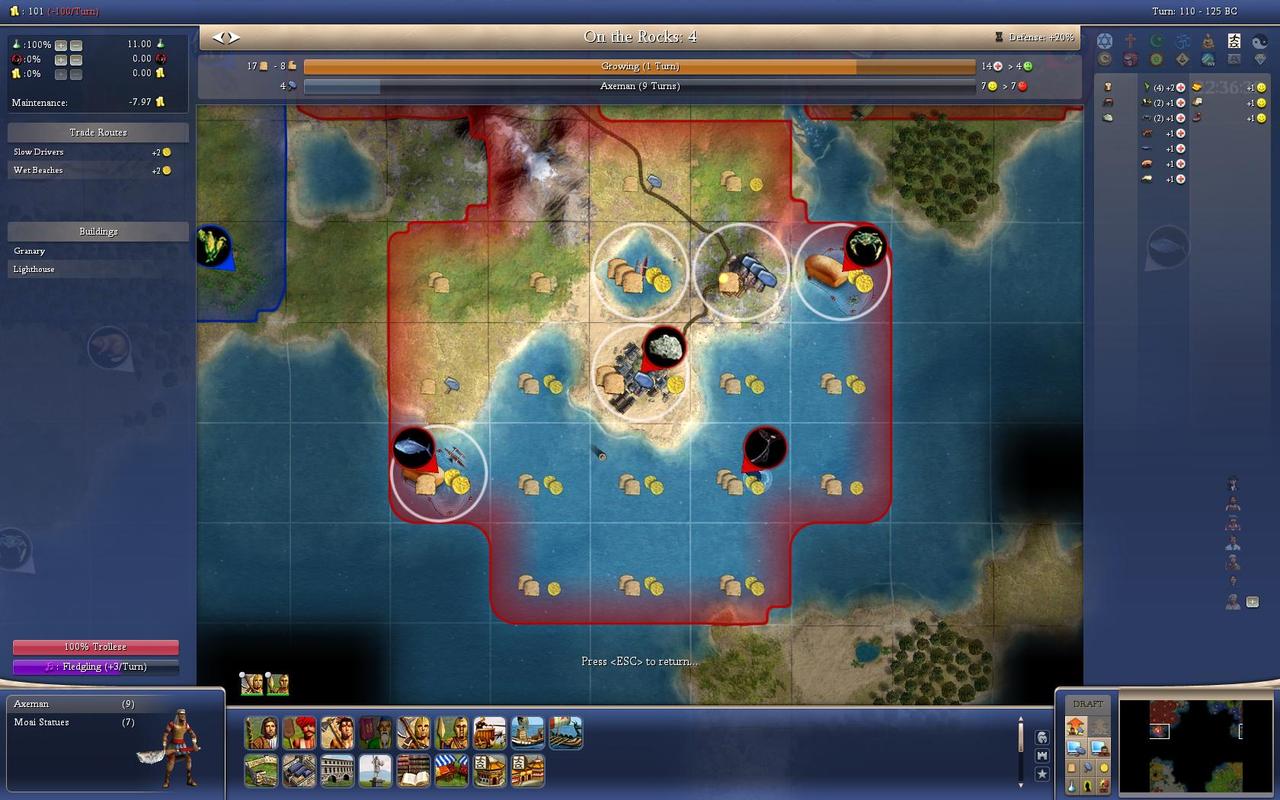The width and height of the screenshot is (1280, 800).
Task: Click the Draft button
Action: point(1088,704)
